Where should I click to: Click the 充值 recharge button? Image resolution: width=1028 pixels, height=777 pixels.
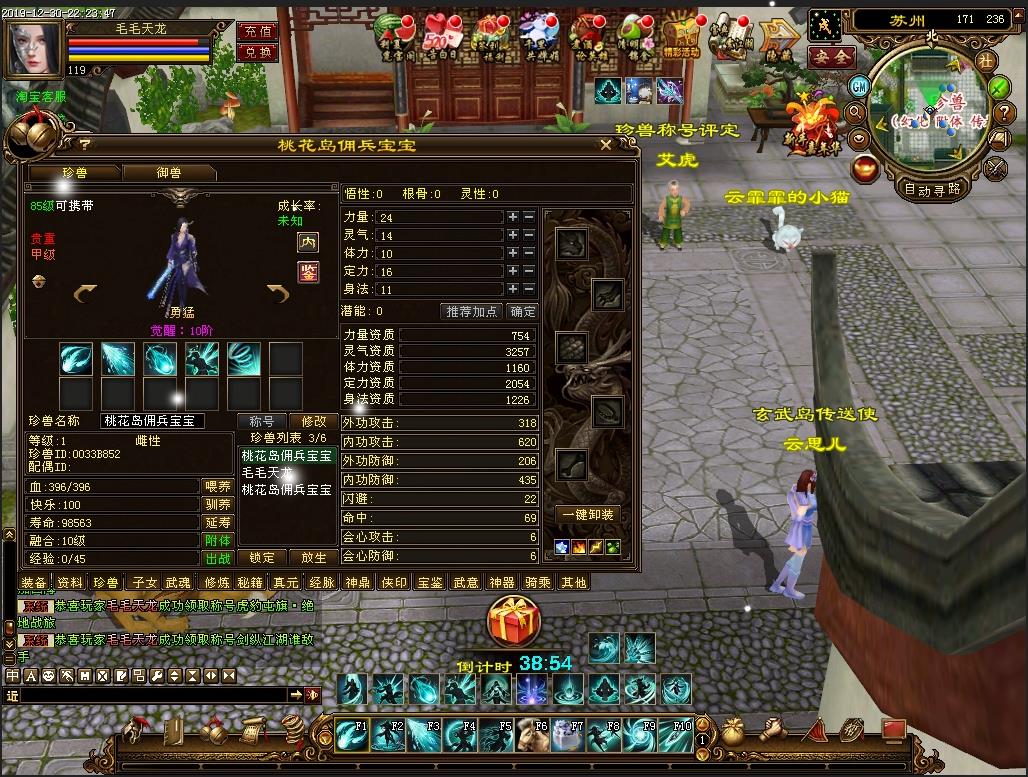tap(256, 31)
